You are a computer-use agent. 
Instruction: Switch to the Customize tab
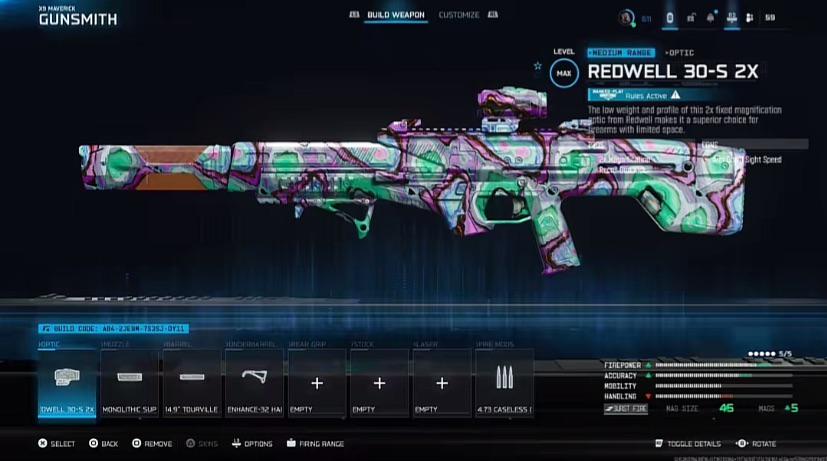[458, 15]
